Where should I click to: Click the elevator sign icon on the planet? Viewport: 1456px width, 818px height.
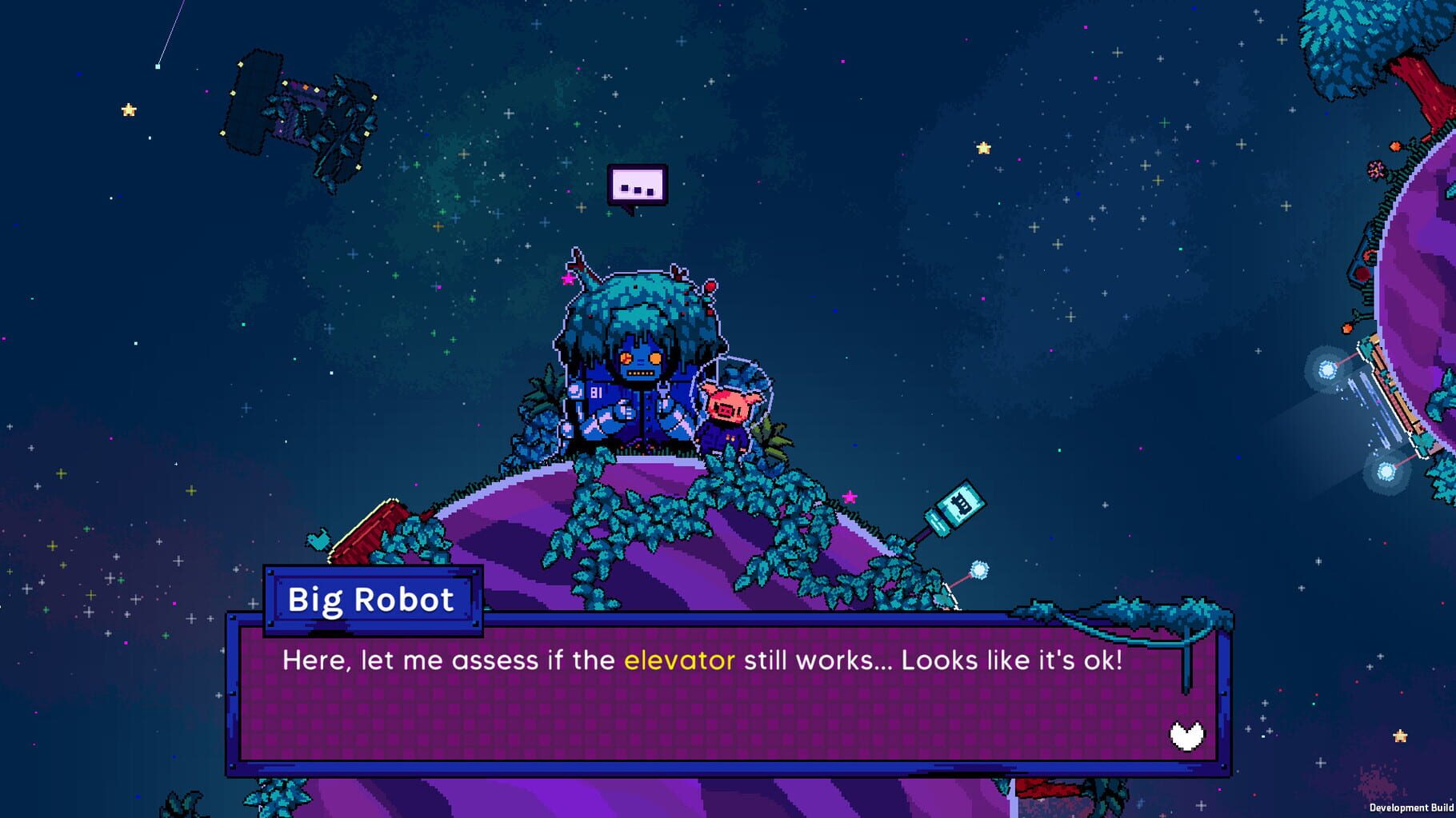click(x=960, y=501)
